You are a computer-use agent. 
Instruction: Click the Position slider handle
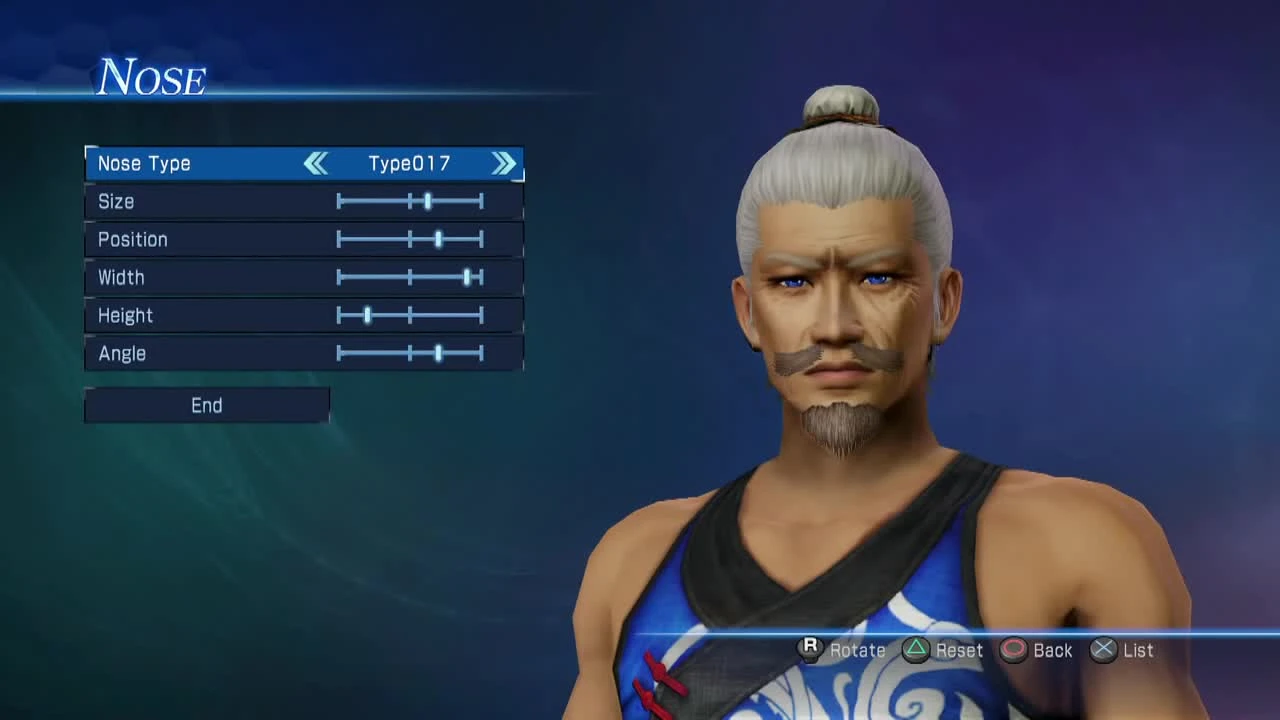(x=440, y=239)
